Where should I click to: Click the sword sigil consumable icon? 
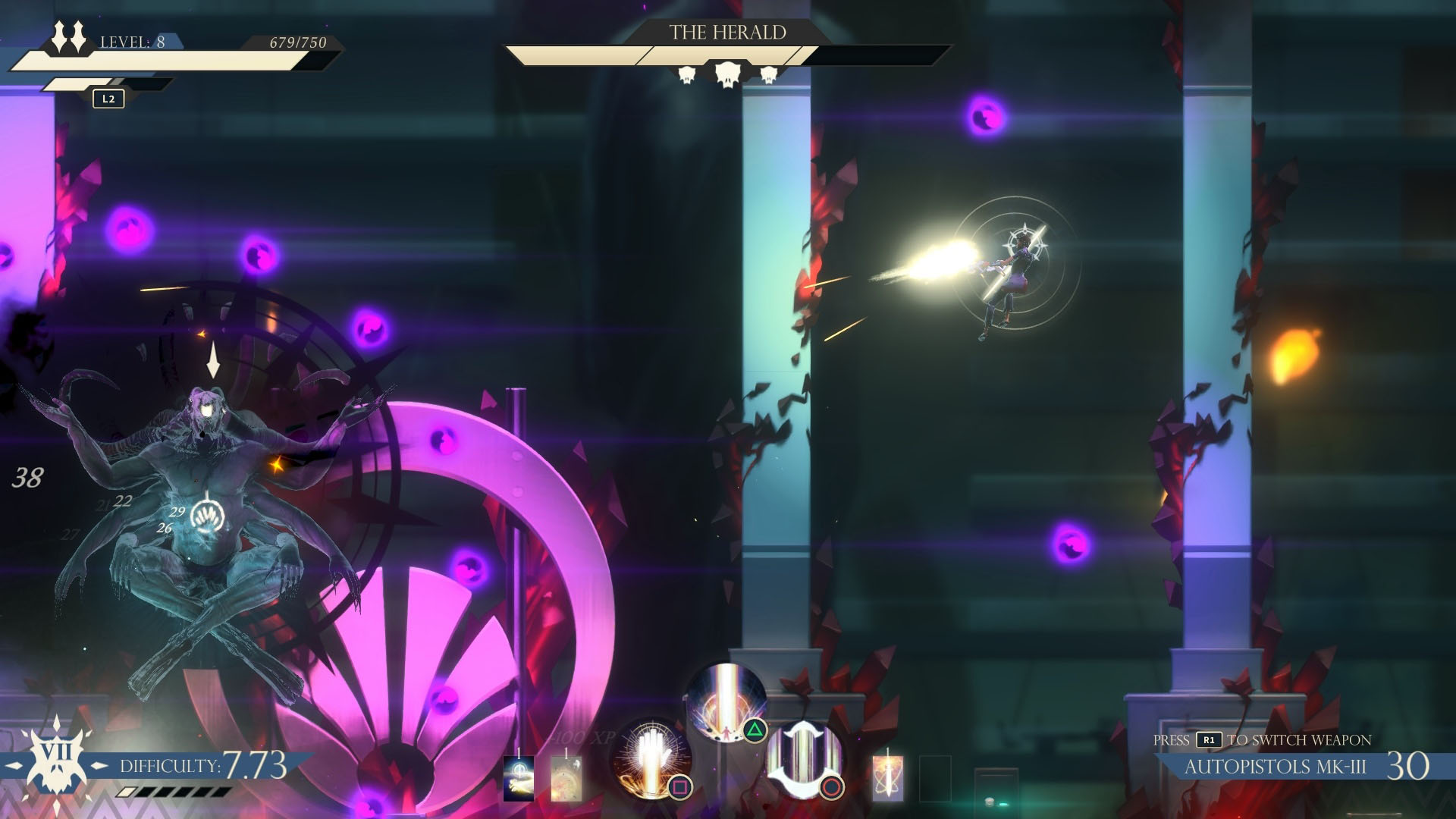[888, 780]
